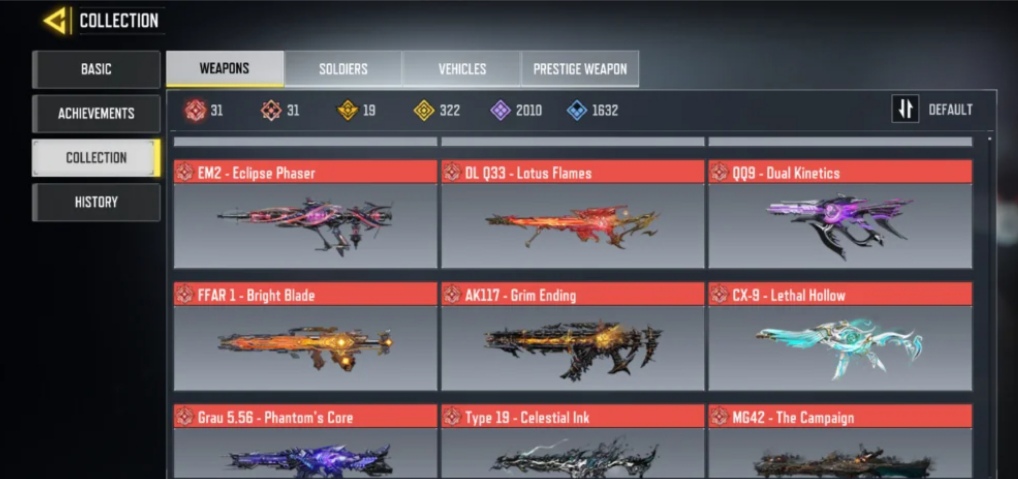View the FFAR 1 - Bright Blade weapon
Viewport: 1018px width, 479px height.
305,337
